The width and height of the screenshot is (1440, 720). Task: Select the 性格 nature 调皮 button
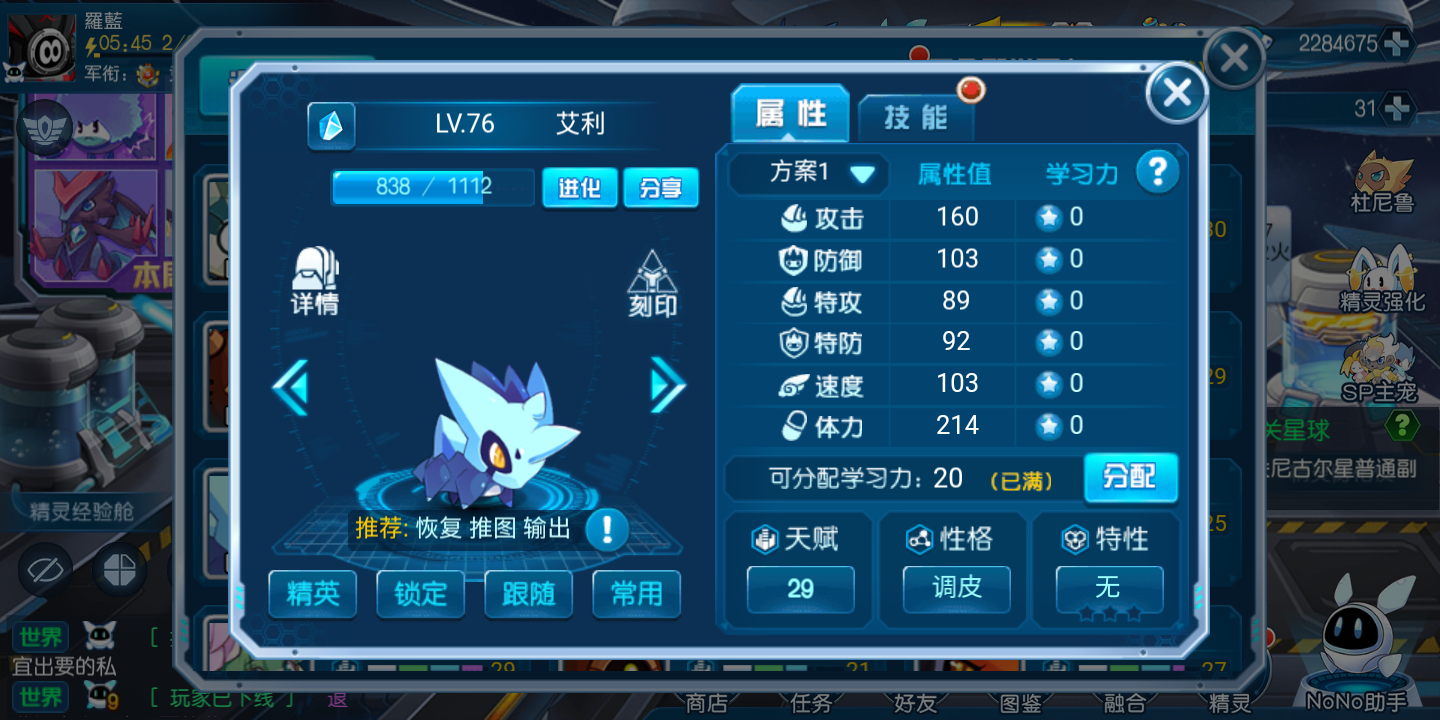pos(956,588)
